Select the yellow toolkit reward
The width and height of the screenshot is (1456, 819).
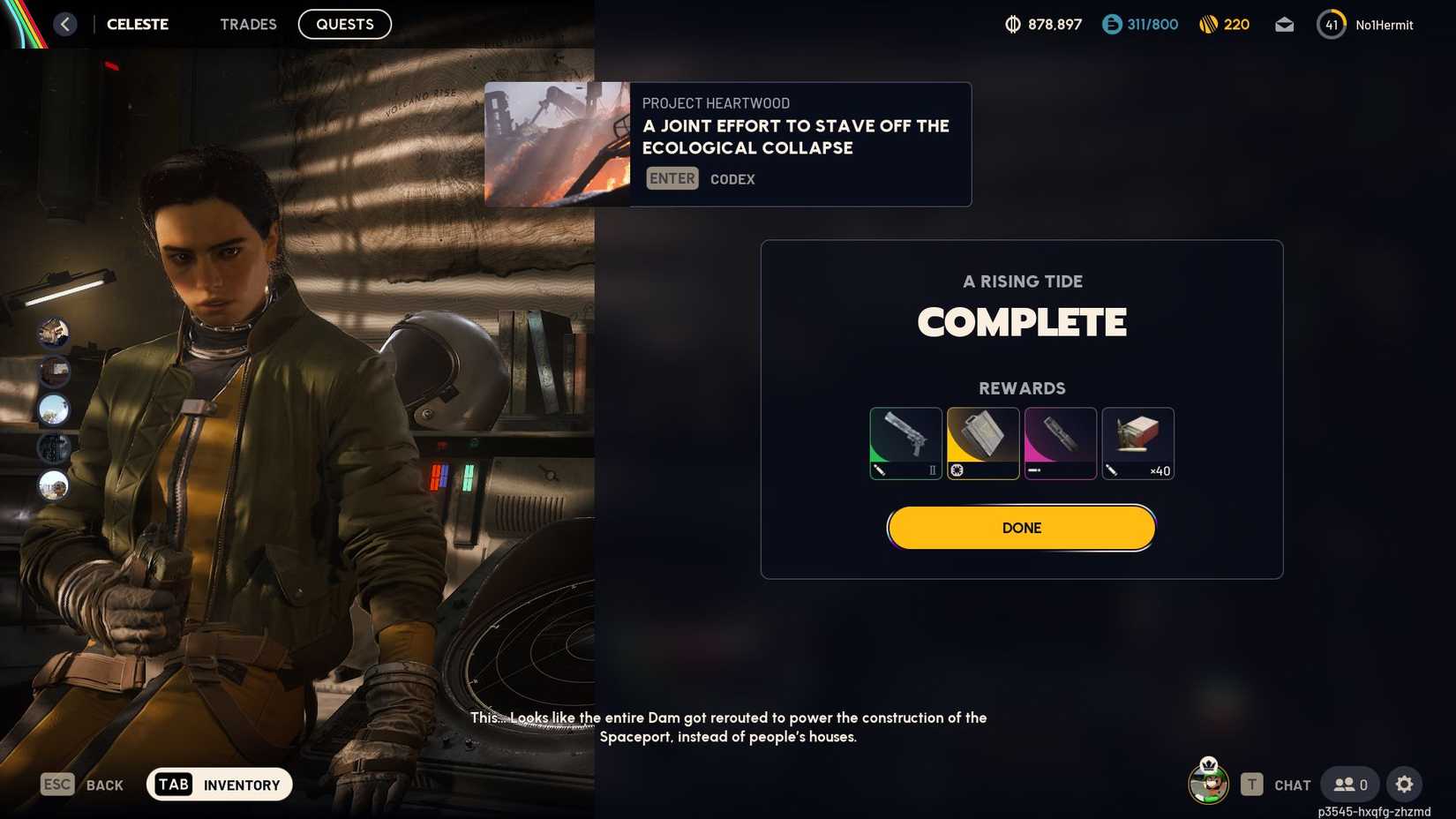[982, 442]
